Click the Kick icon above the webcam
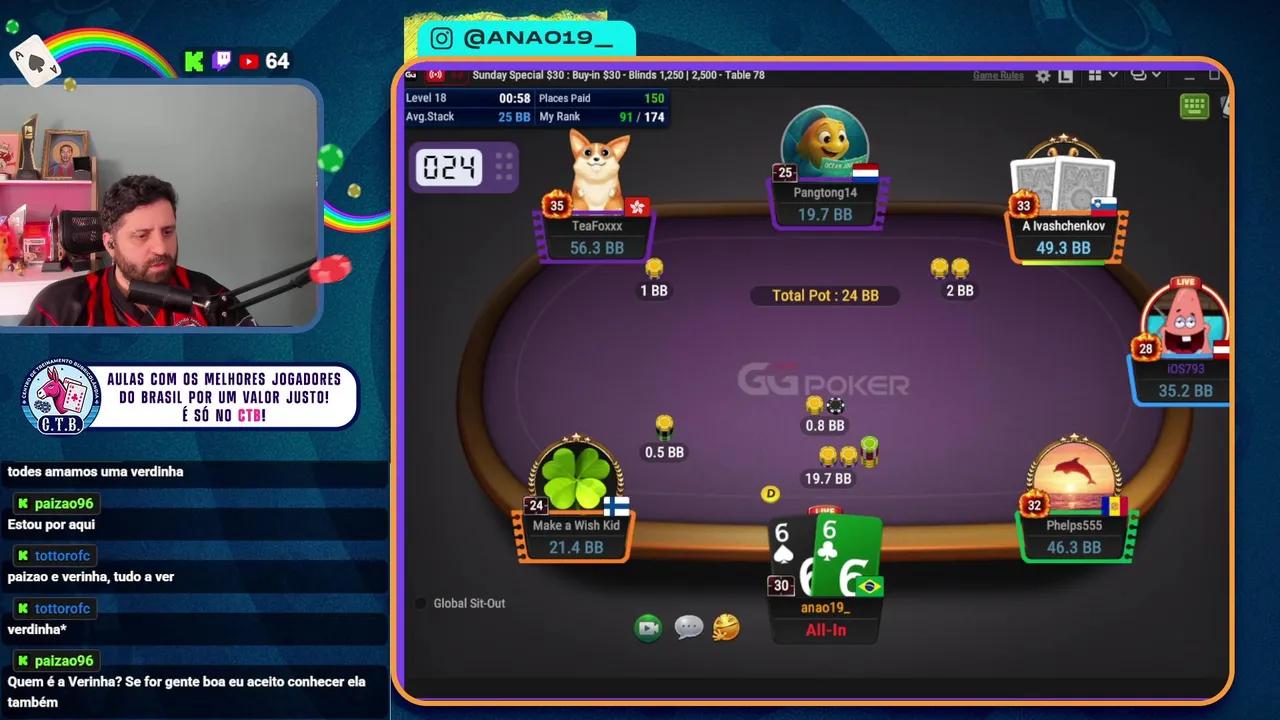Viewport: 1280px width, 720px height. tap(194, 61)
